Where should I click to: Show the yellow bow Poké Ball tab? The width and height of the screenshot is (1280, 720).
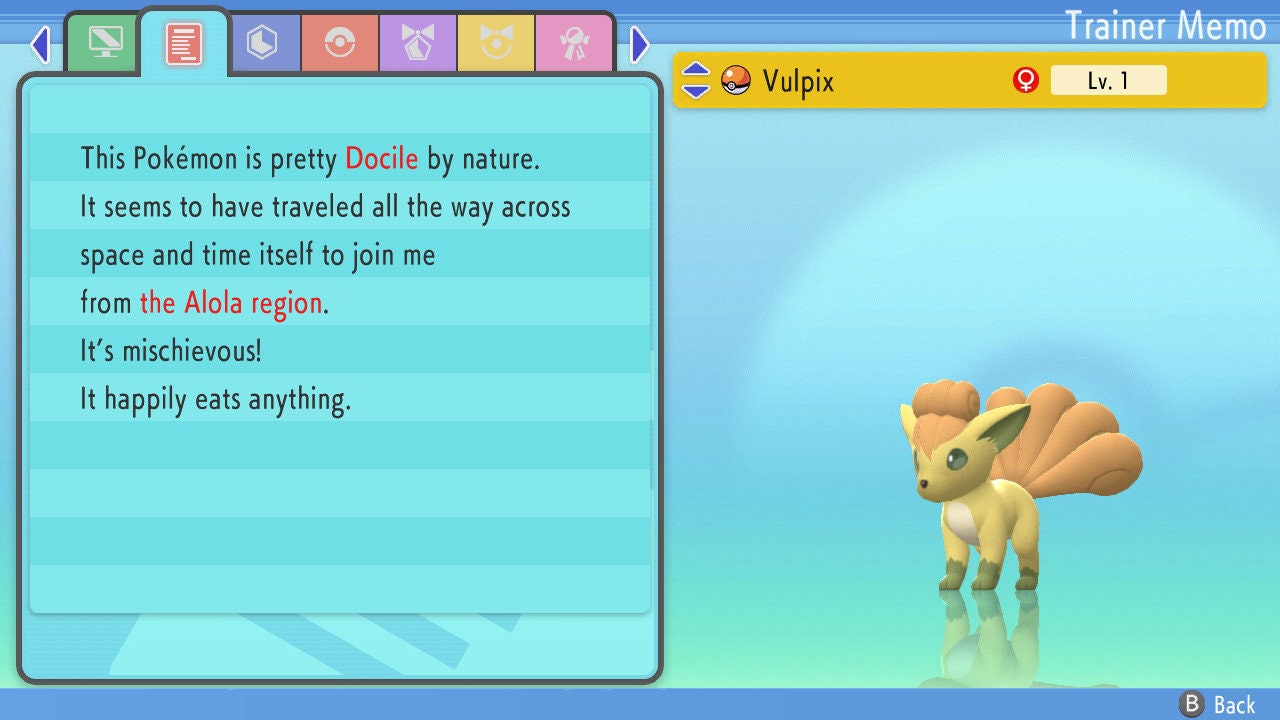tap(496, 44)
